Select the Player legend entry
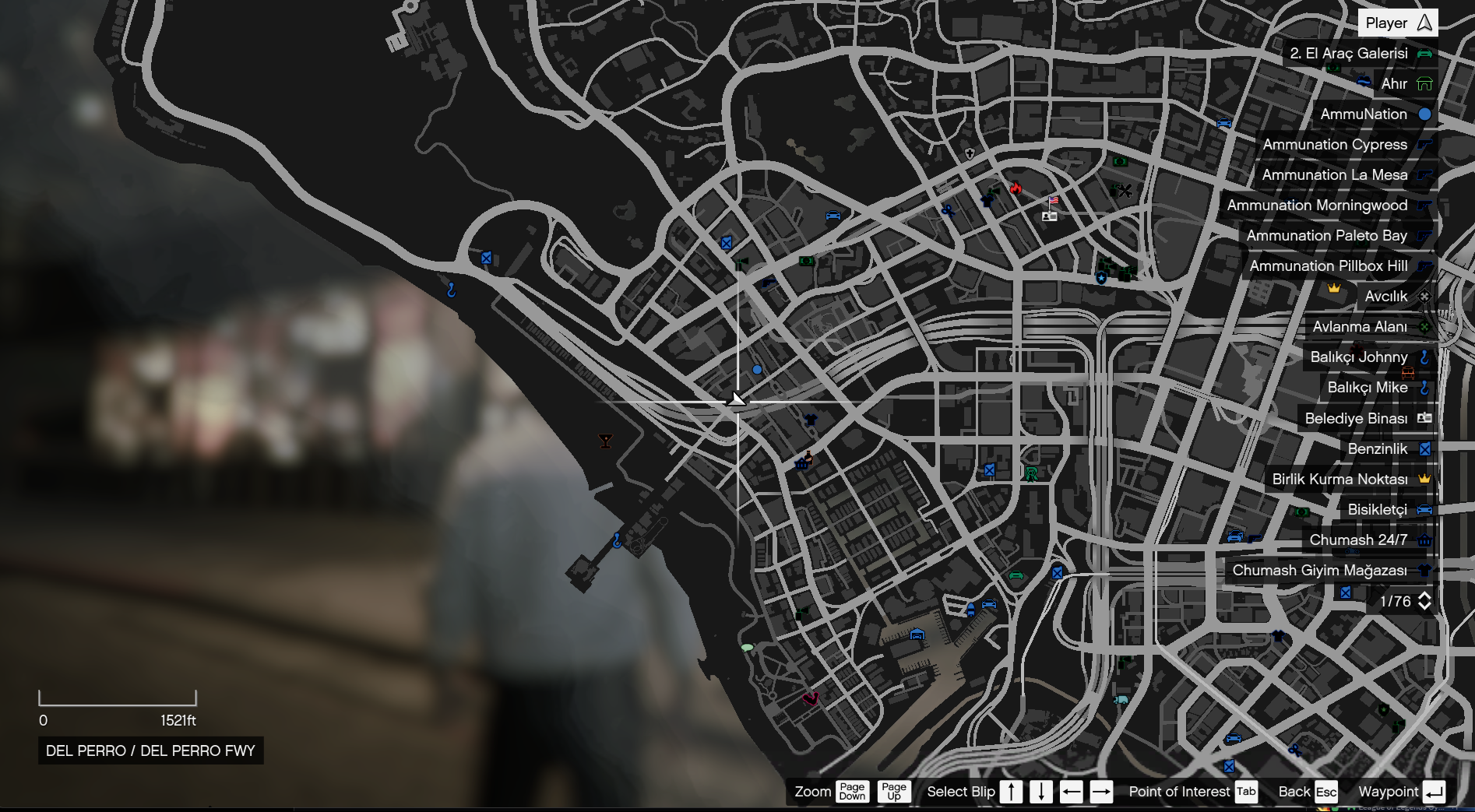 coord(1397,23)
